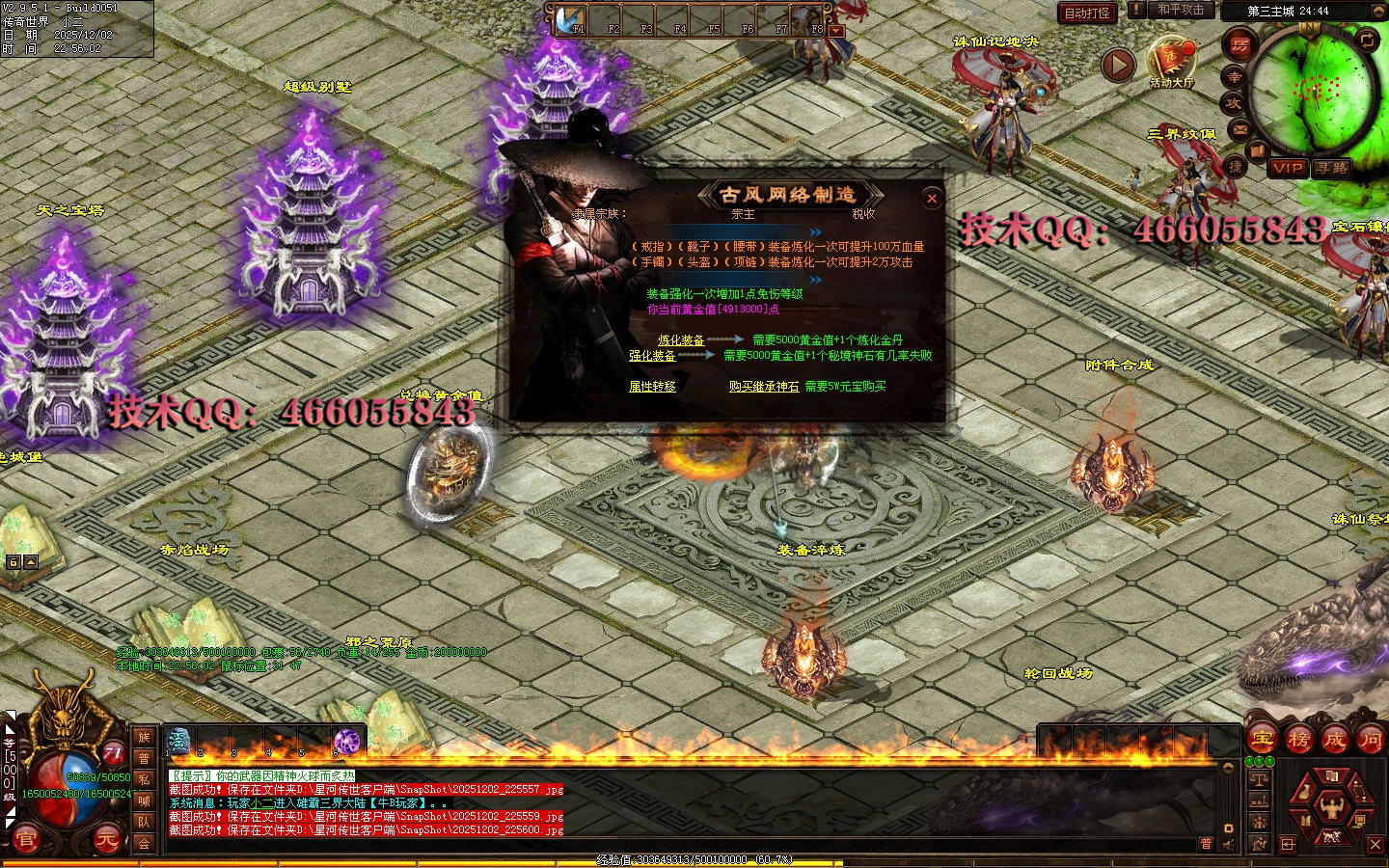1389x868 pixels.
Task: Switch the 和平攻击 attack mode
Action: tap(1180, 10)
